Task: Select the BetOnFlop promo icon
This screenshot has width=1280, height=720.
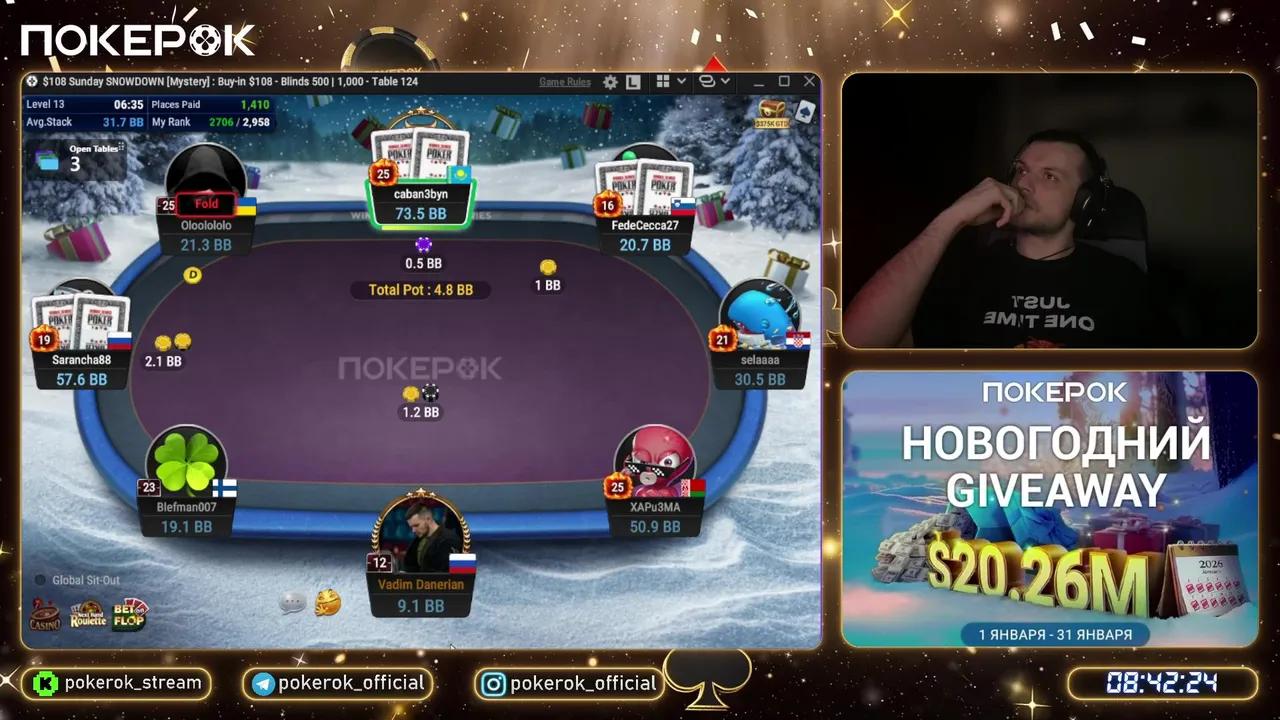Action: pyautogui.click(x=129, y=616)
